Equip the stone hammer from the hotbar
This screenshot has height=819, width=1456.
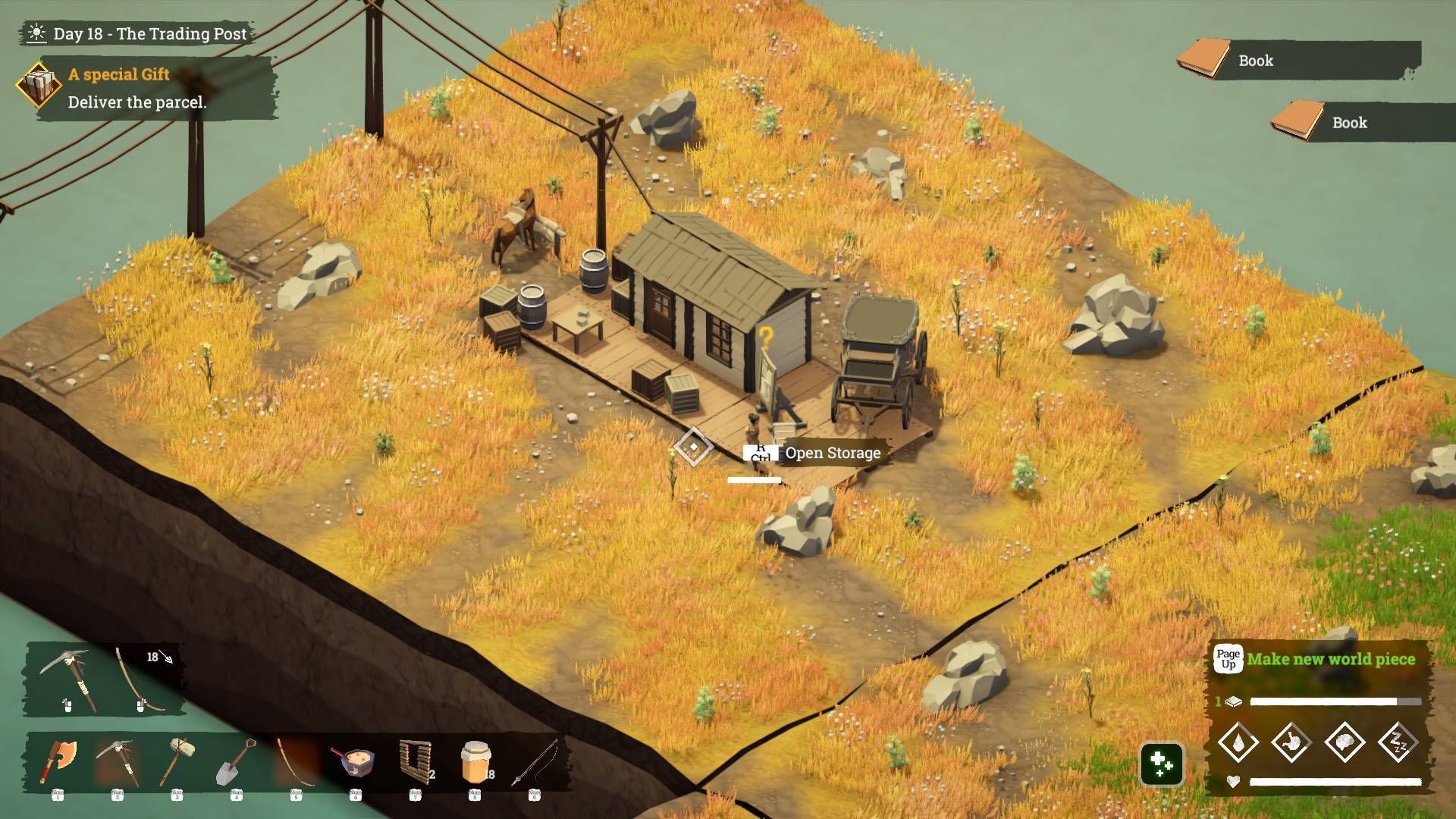click(177, 761)
